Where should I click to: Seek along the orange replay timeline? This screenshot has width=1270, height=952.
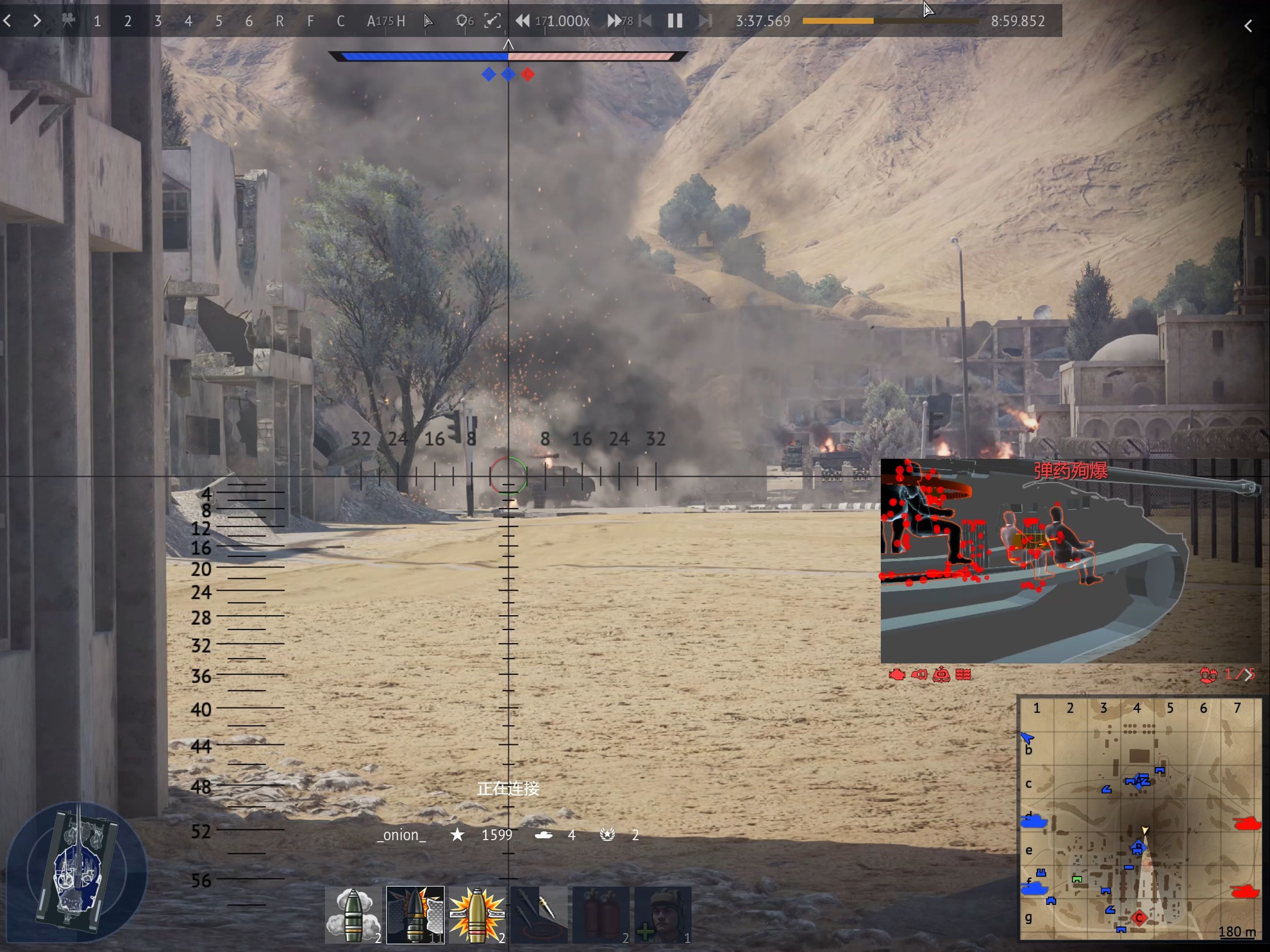pyautogui.click(x=890, y=21)
